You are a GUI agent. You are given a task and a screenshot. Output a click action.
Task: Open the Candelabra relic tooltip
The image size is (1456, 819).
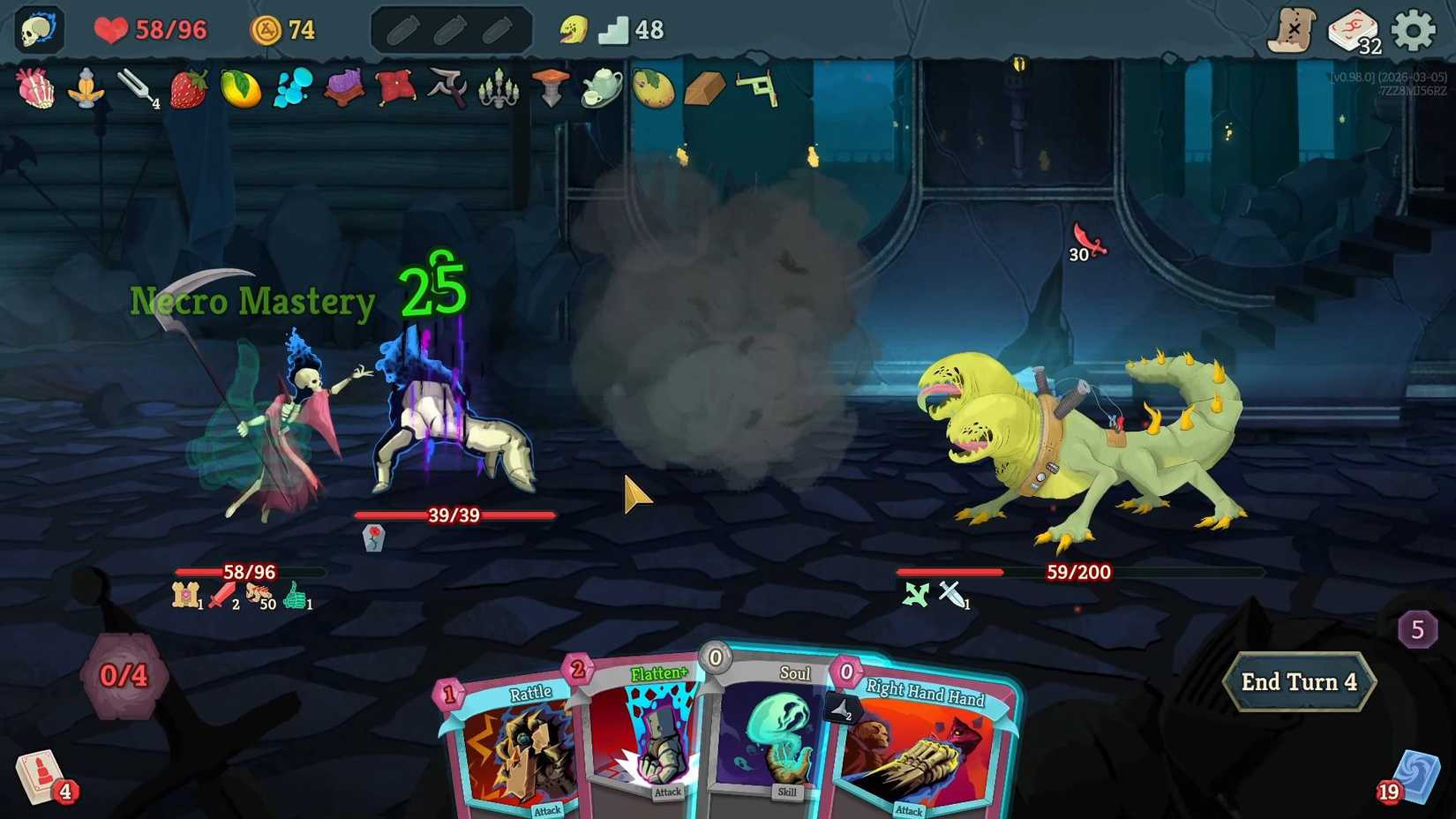[x=499, y=89]
